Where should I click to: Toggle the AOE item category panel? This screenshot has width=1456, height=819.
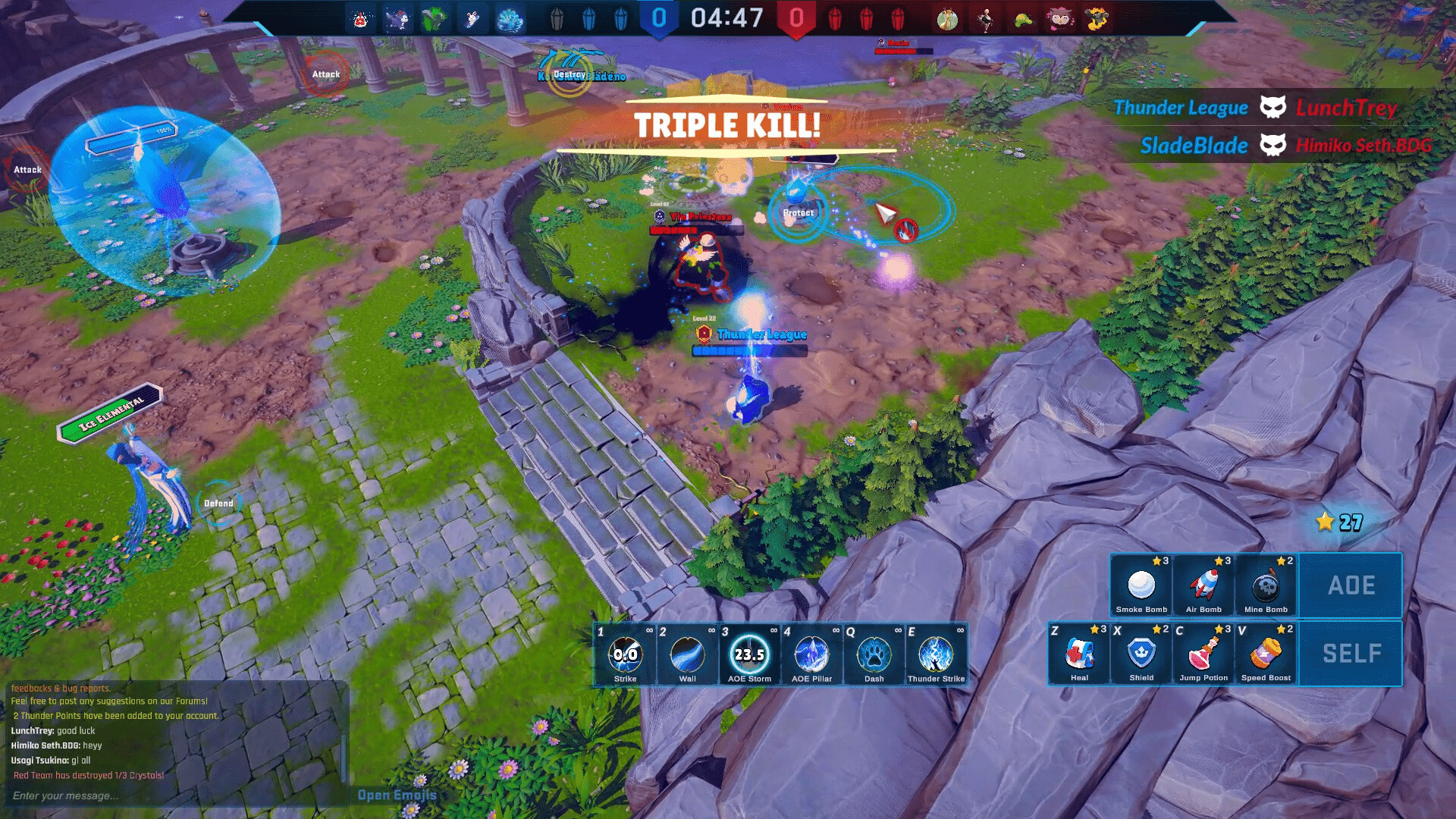pyautogui.click(x=1351, y=585)
